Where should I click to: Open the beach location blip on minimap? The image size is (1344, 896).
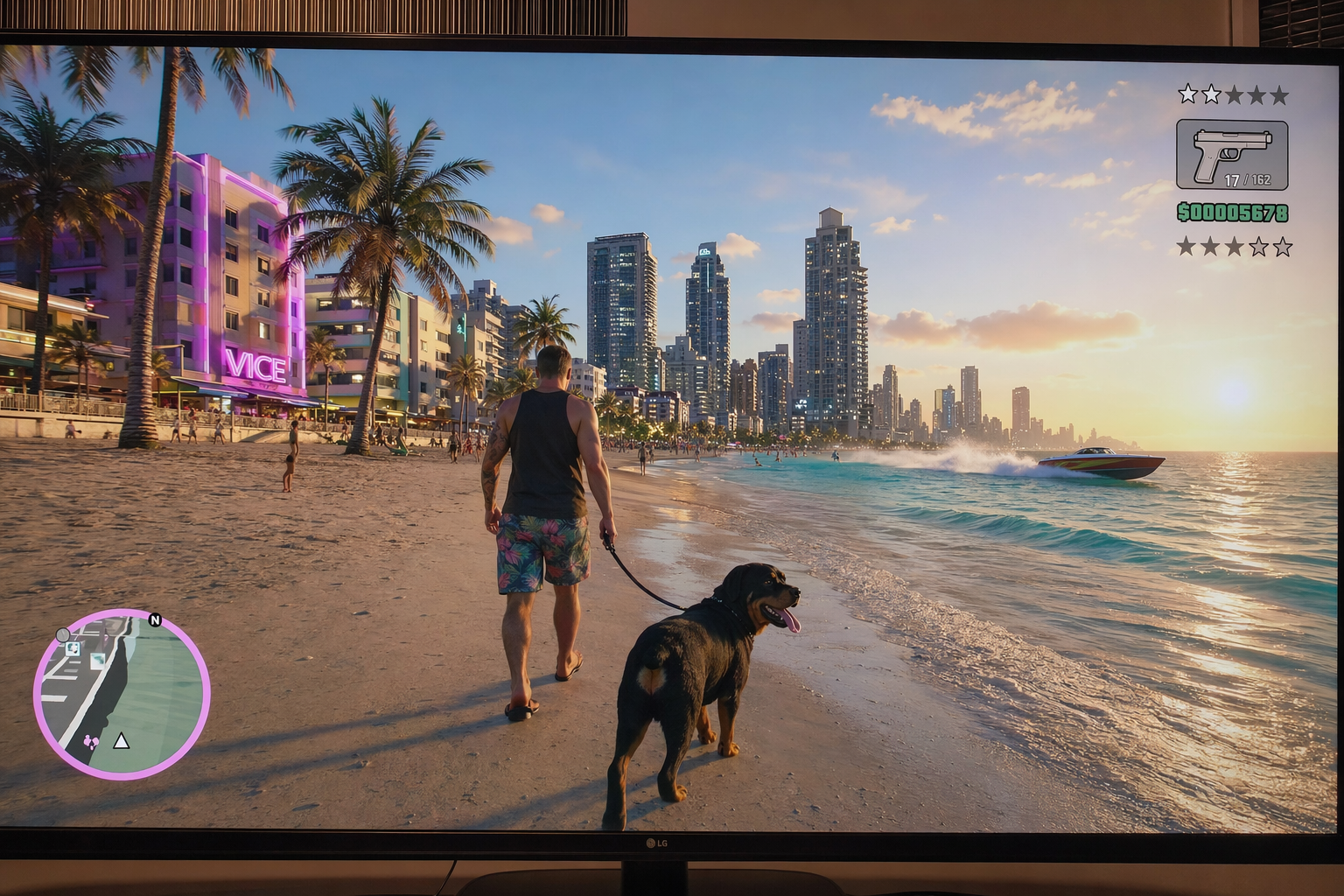tap(98, 661)
